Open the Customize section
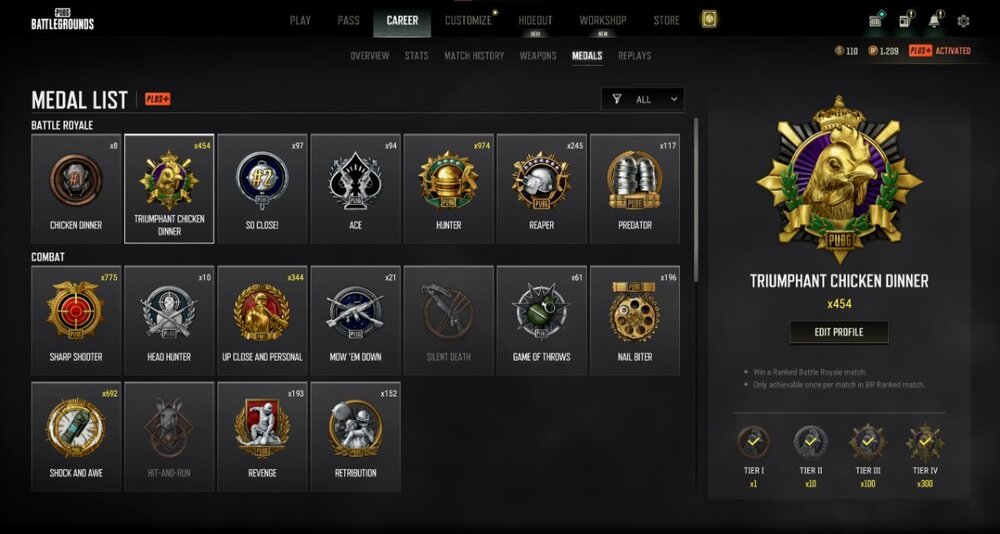The height and width of the screenshot is (534, 1000). point(468,20)
